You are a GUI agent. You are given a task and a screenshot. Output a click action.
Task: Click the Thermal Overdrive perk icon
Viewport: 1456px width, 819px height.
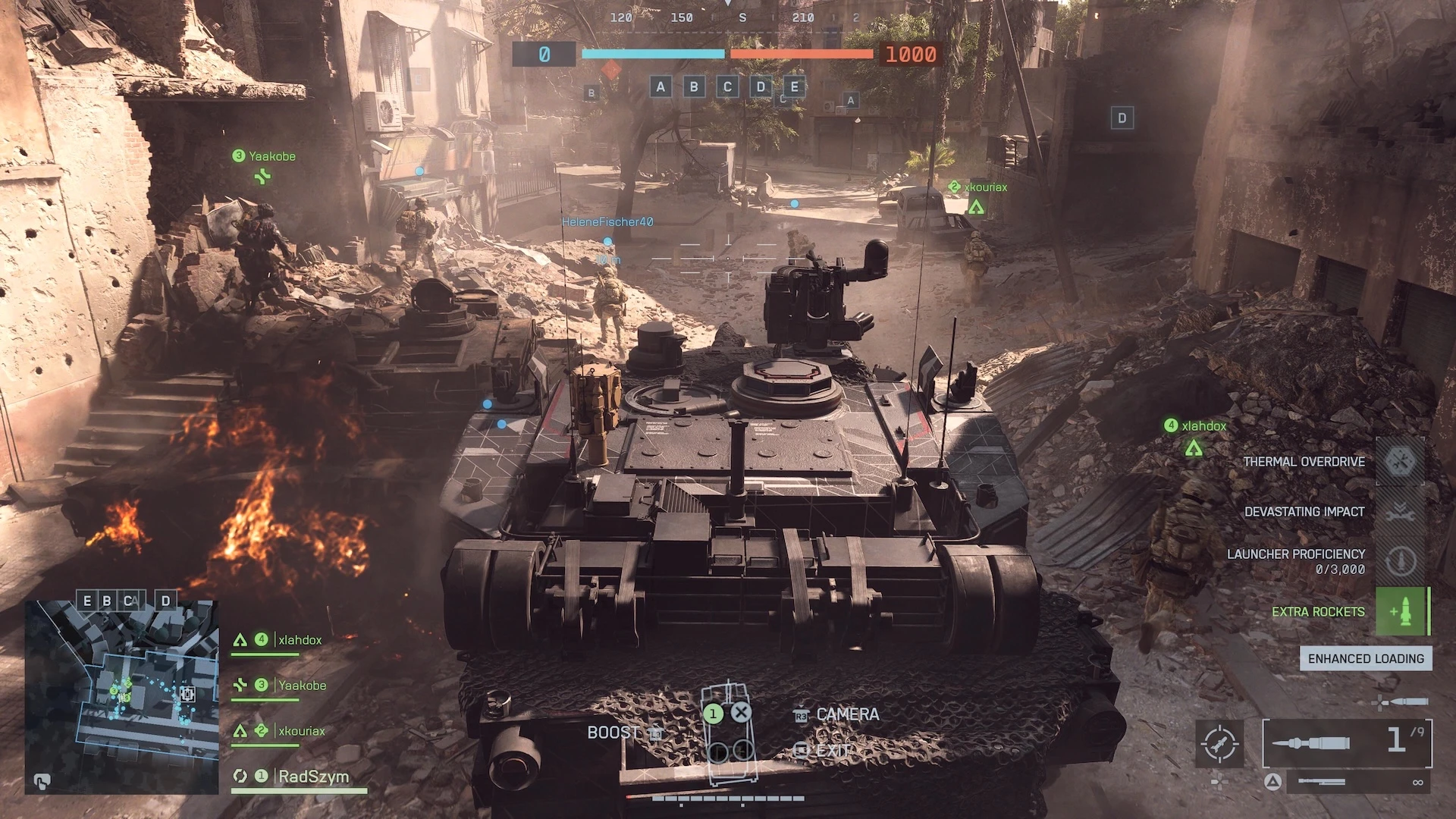click(1400, 461)
